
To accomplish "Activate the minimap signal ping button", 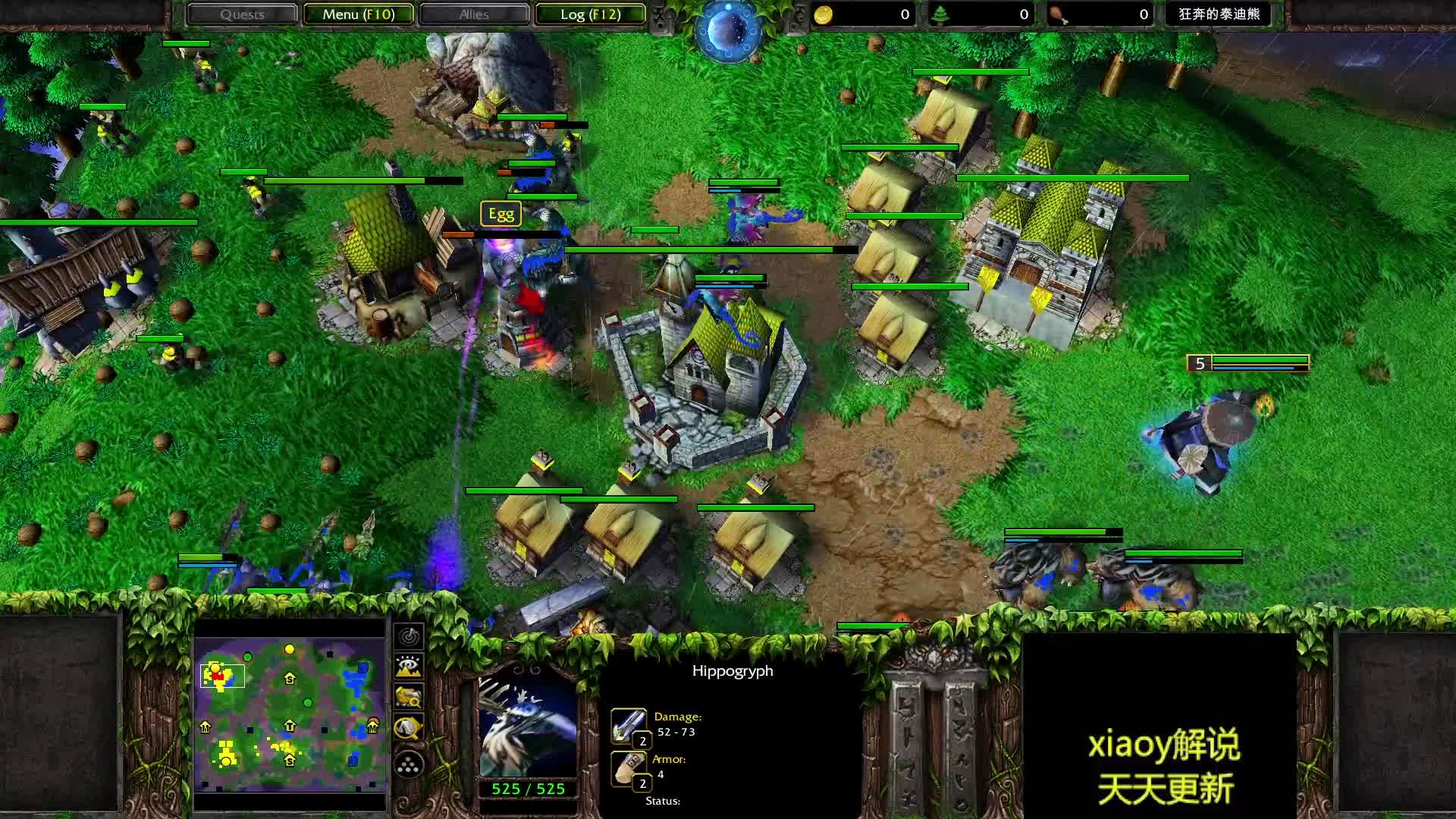I will pos(409,636).
